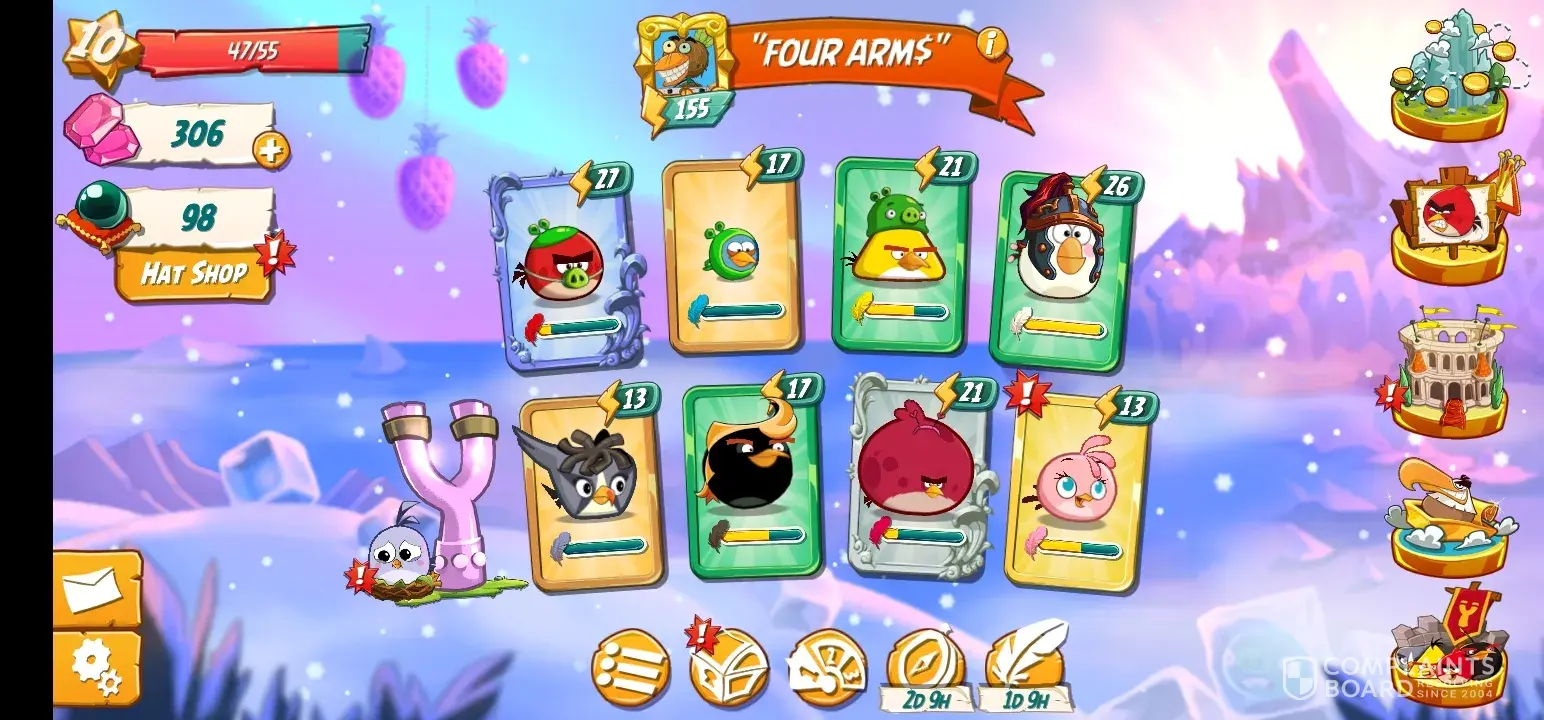The height and width of the screenshot is (720, 1544).
Task: Open the mail envelope inbox
Action: pos(96,591)
